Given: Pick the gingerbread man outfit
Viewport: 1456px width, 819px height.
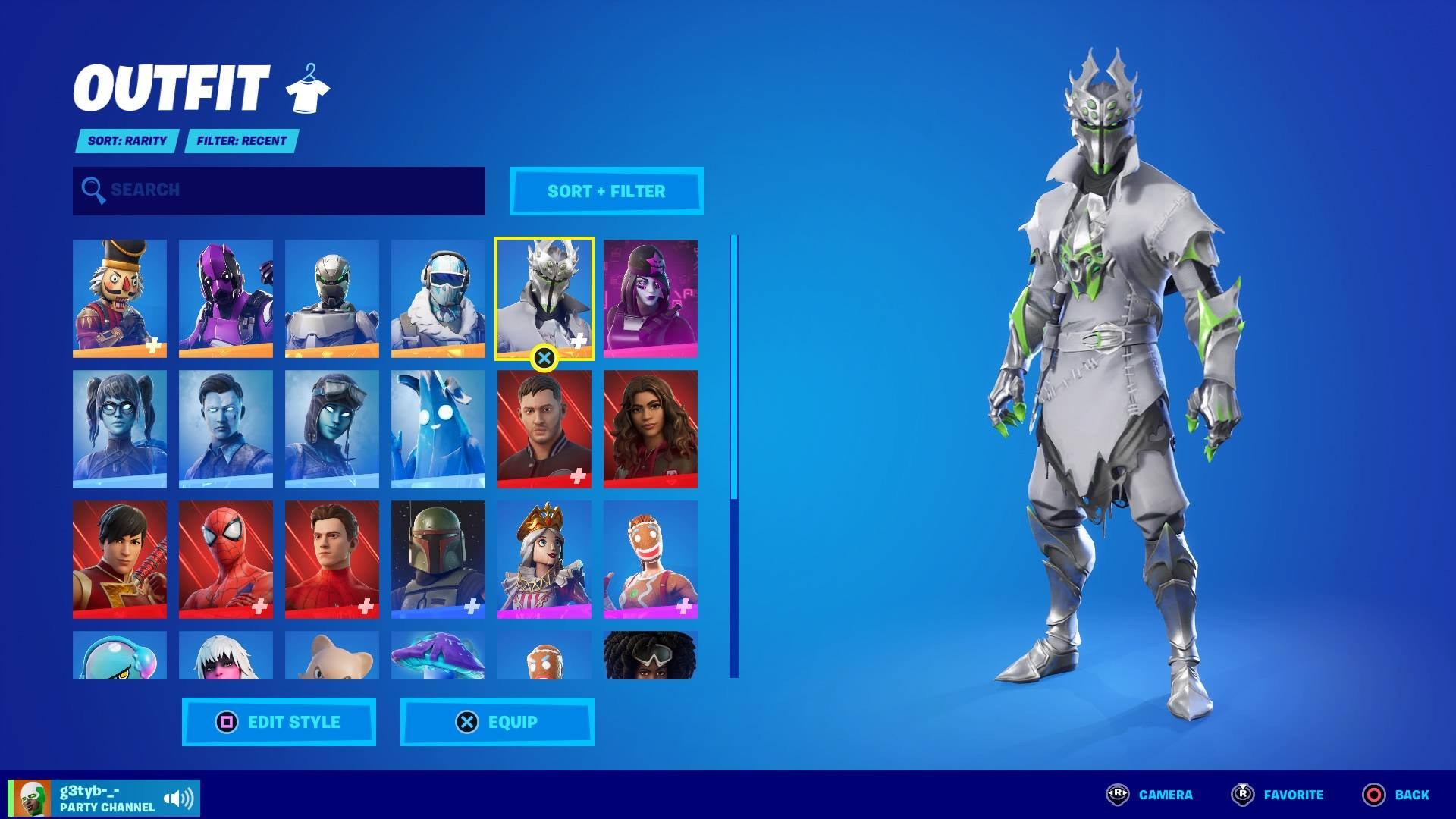Looking at the screenshot, I should click(651, 559).
